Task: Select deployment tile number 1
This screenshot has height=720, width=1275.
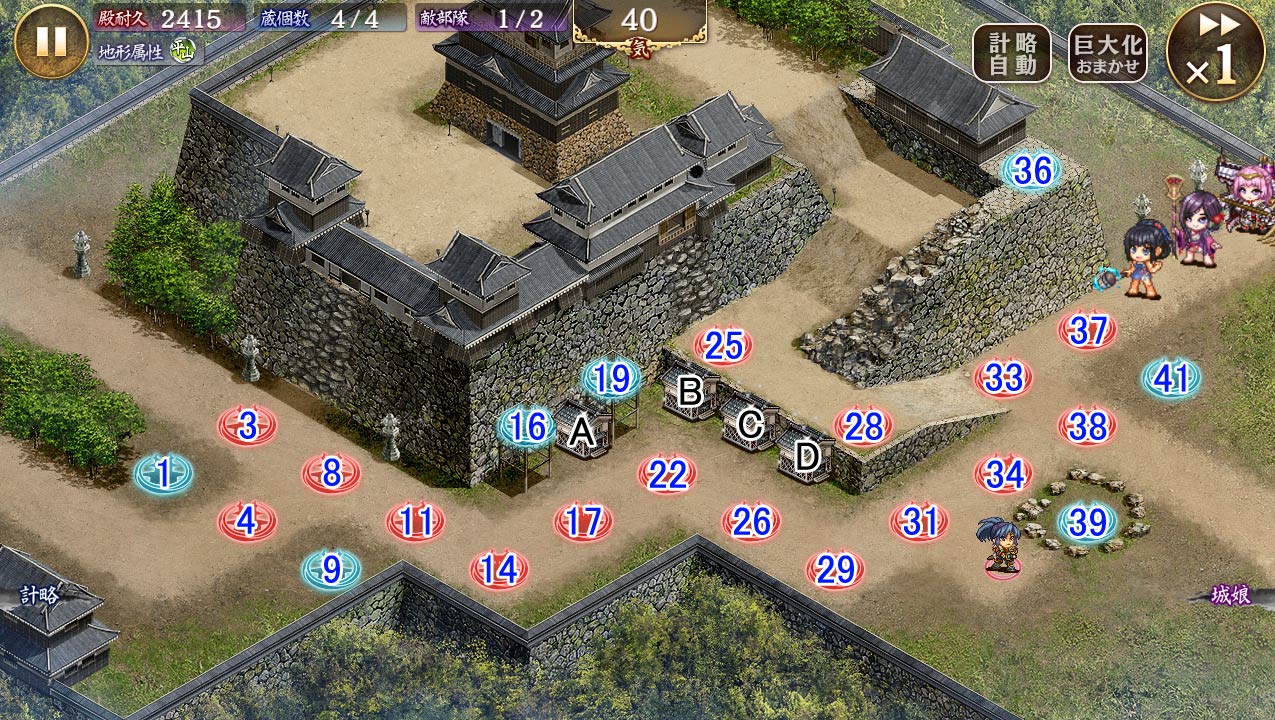Action: (164, 472)
